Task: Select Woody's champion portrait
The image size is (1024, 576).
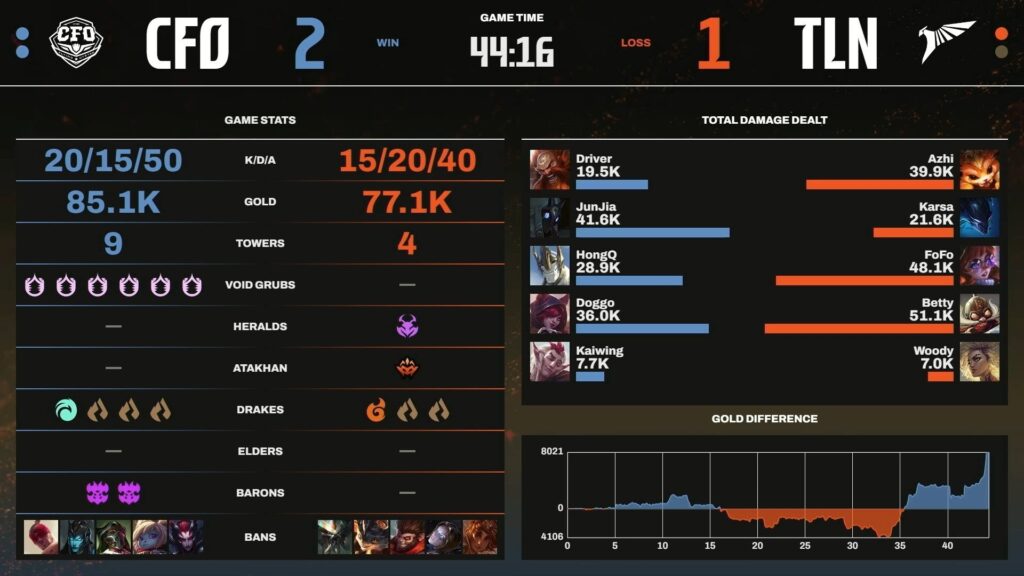Action: click(x=979, y=361)
